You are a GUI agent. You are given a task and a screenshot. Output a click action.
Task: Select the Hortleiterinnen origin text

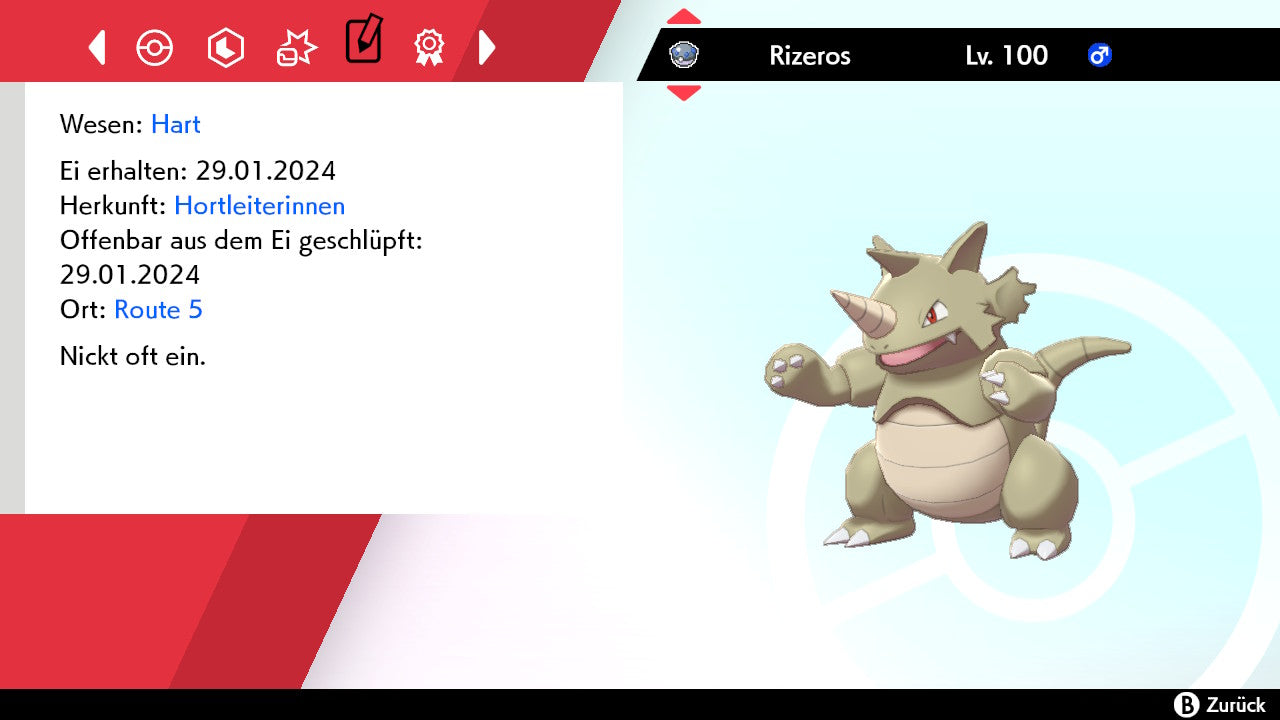tap(260, 206)
